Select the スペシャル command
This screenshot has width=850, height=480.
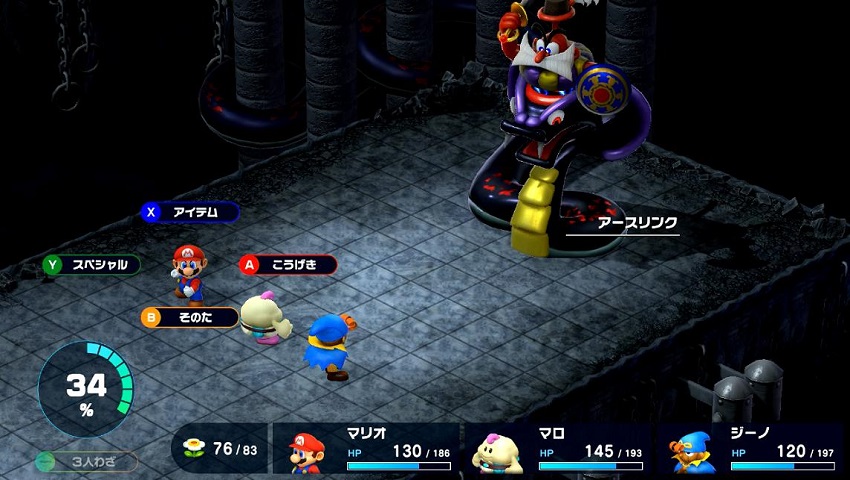91,265
